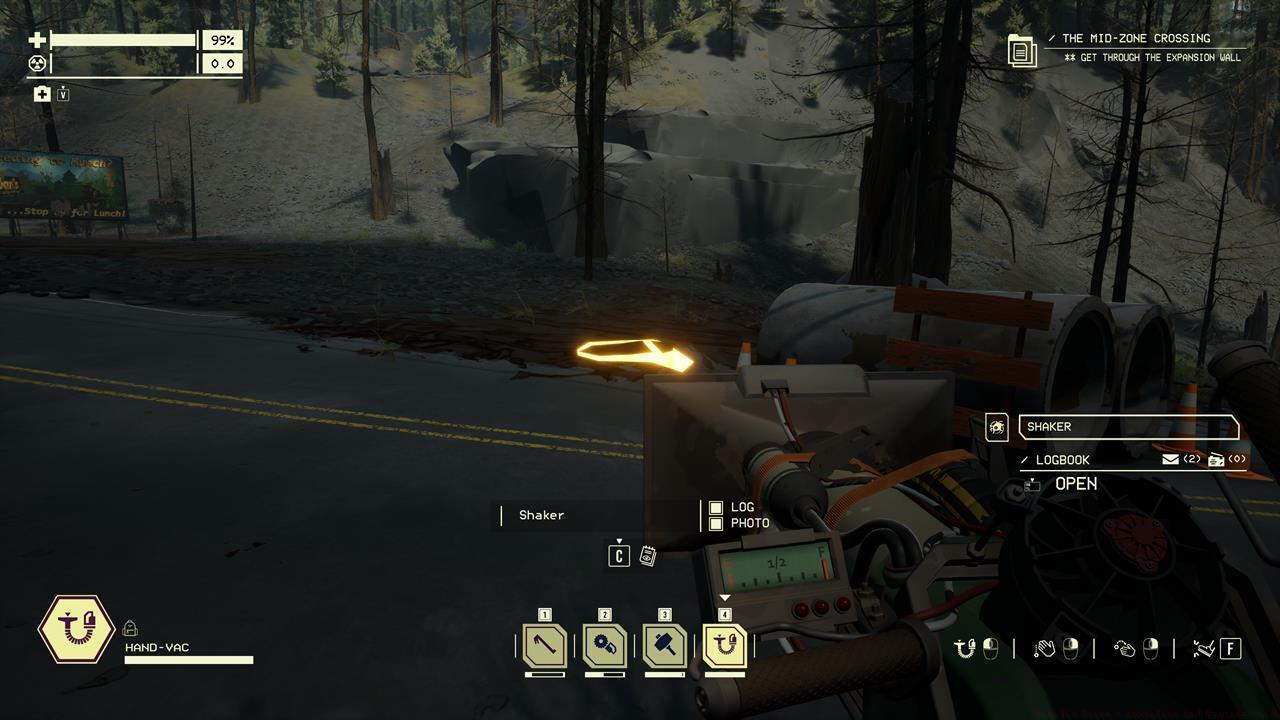
Task: Choose the hammer in hotbar slot three
Action: (665, 646)
